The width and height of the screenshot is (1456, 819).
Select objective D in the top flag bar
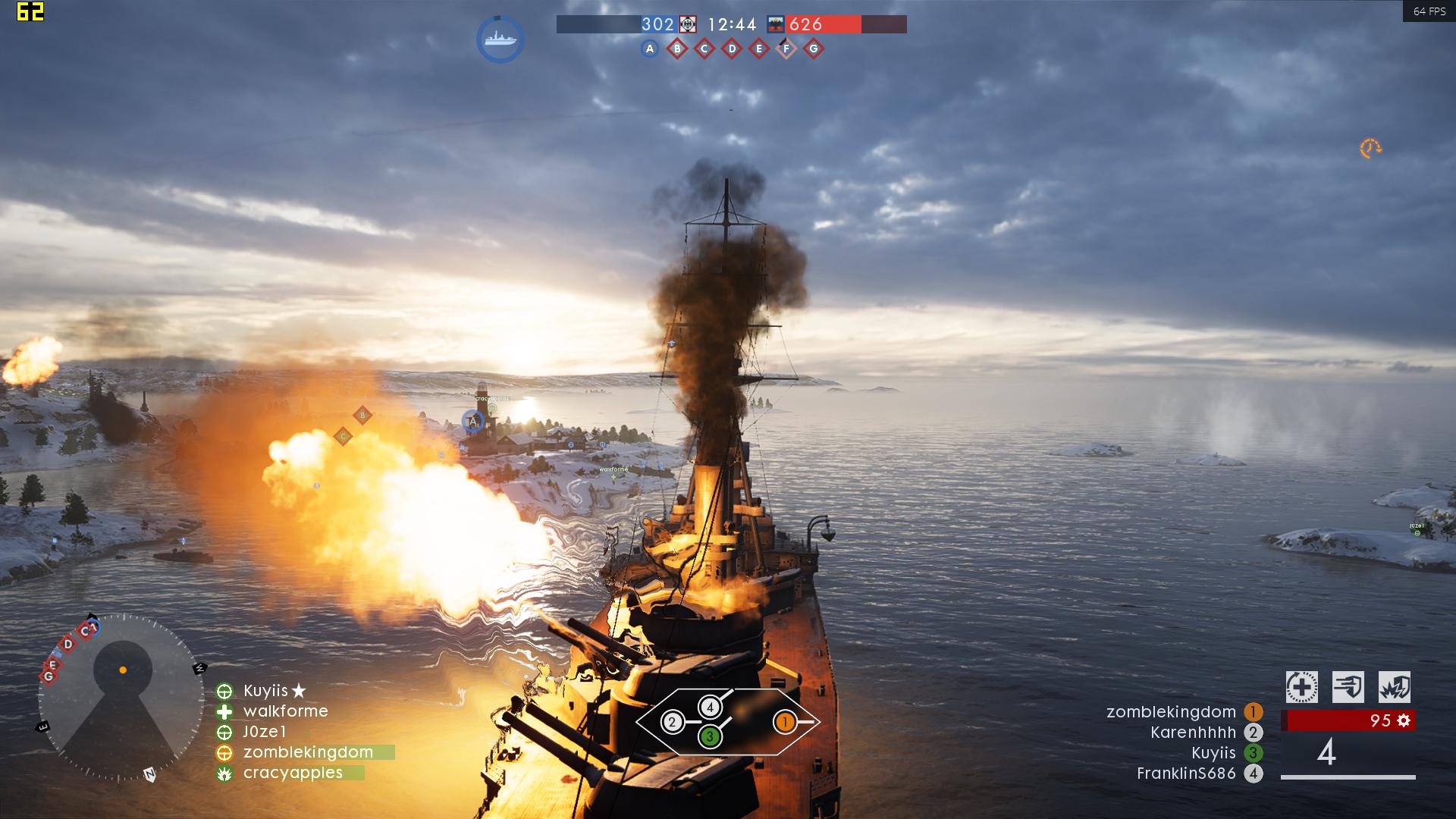pyautogui.click(x=732, y=49)
